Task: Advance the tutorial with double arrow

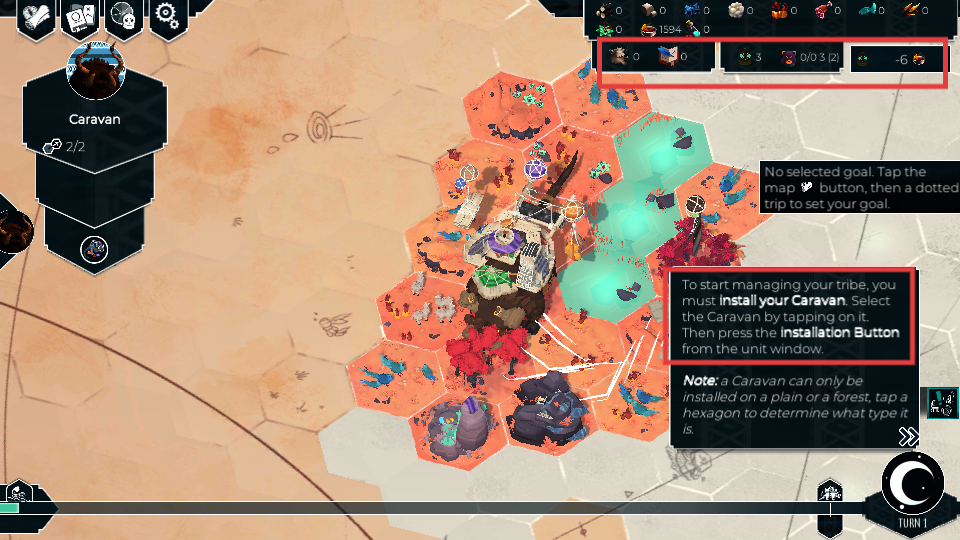Action: tap(908, 436)
